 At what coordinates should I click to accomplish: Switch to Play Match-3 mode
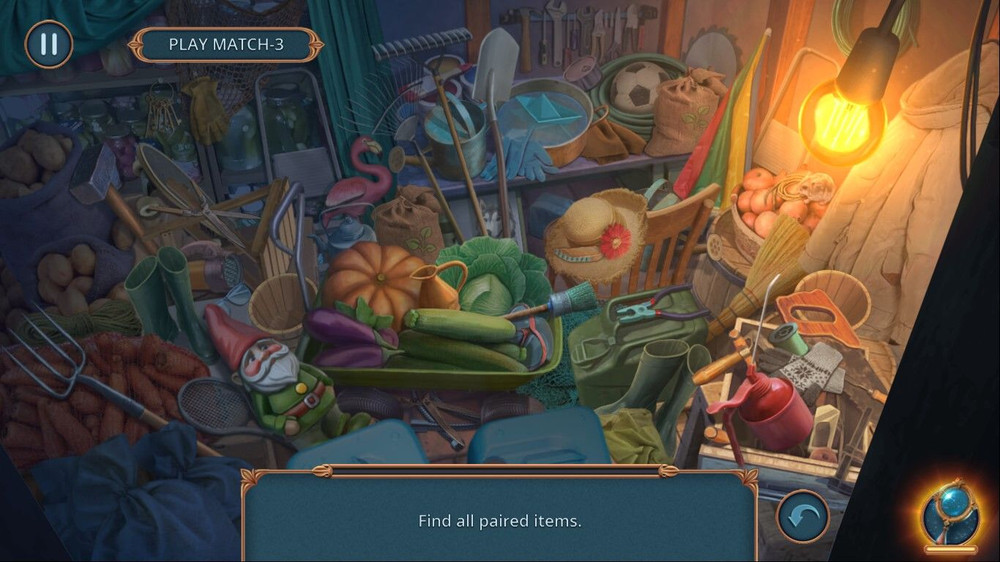pos(225,44)
